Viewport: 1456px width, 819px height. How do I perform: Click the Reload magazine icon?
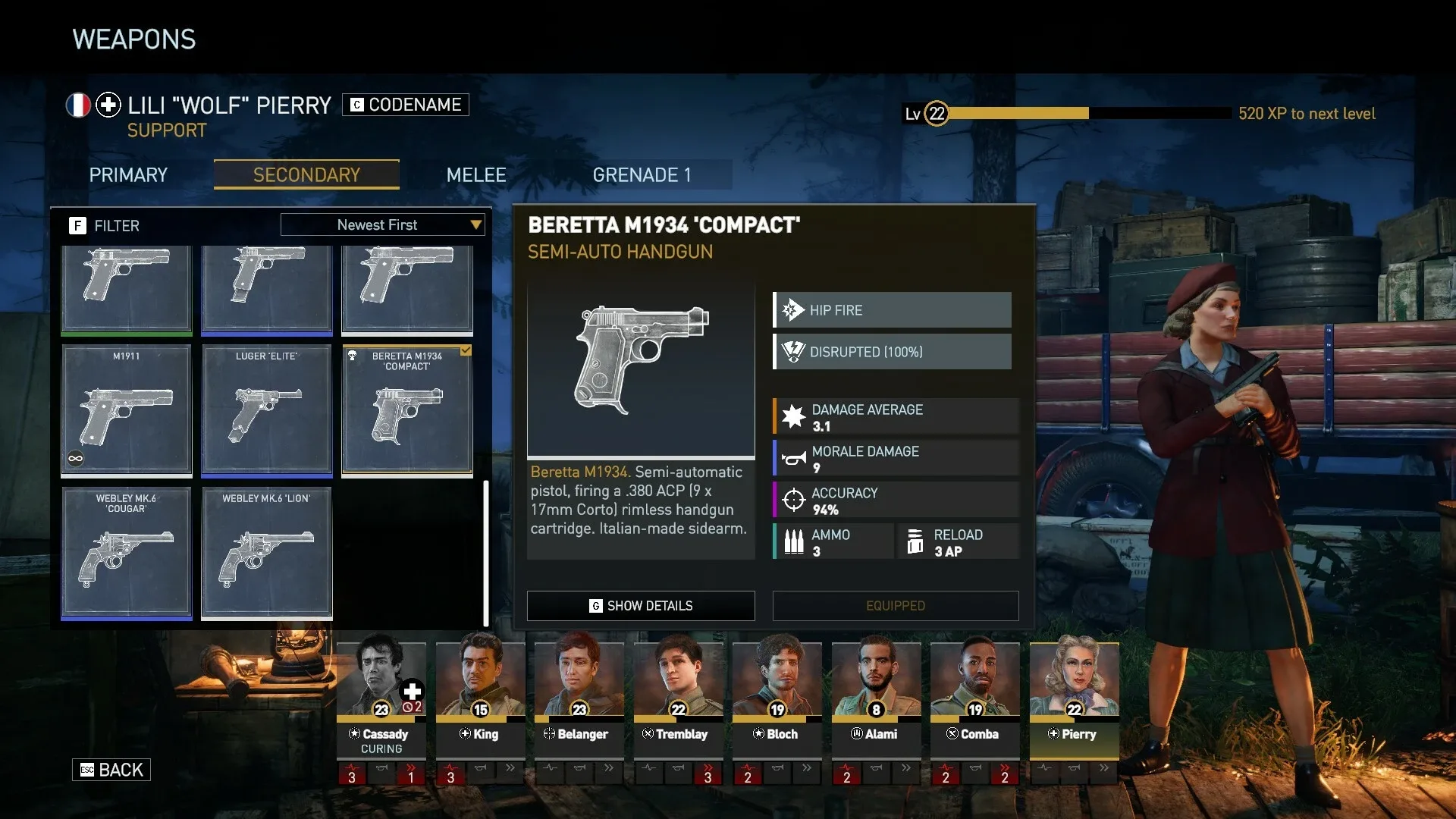915,541
